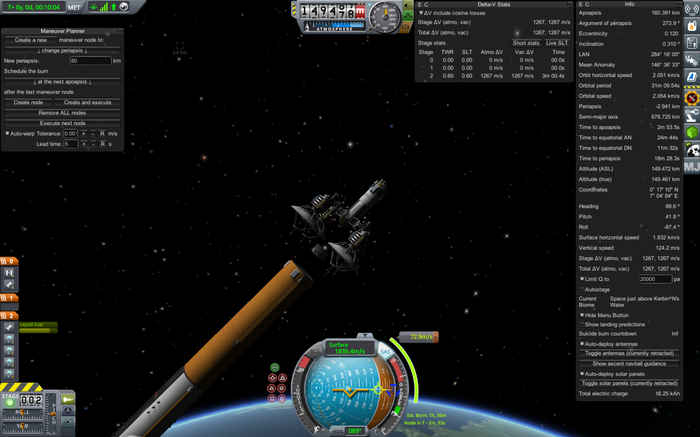The width and height of the screenshot is (700, 437).
Task: Click the 'Create a new' maneuver node button
Action: point(33,39)
